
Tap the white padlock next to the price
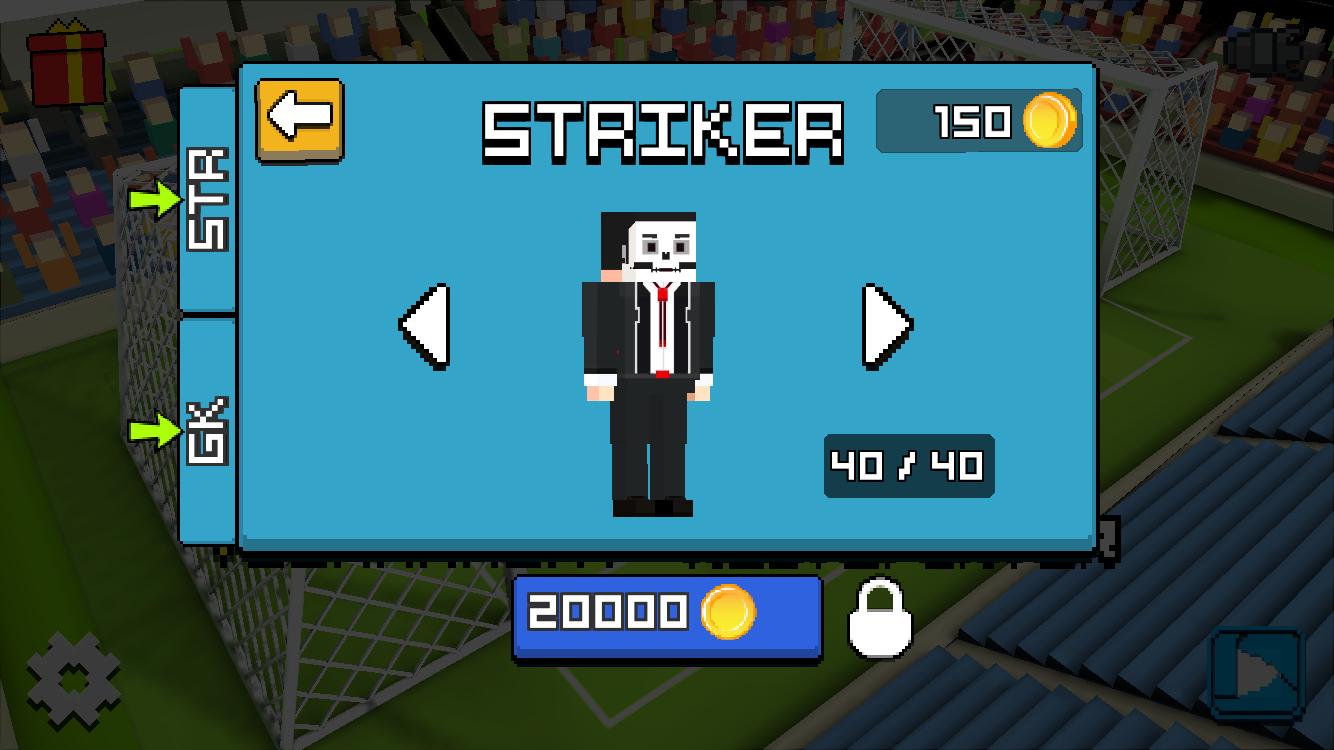[x=878, y=620]
